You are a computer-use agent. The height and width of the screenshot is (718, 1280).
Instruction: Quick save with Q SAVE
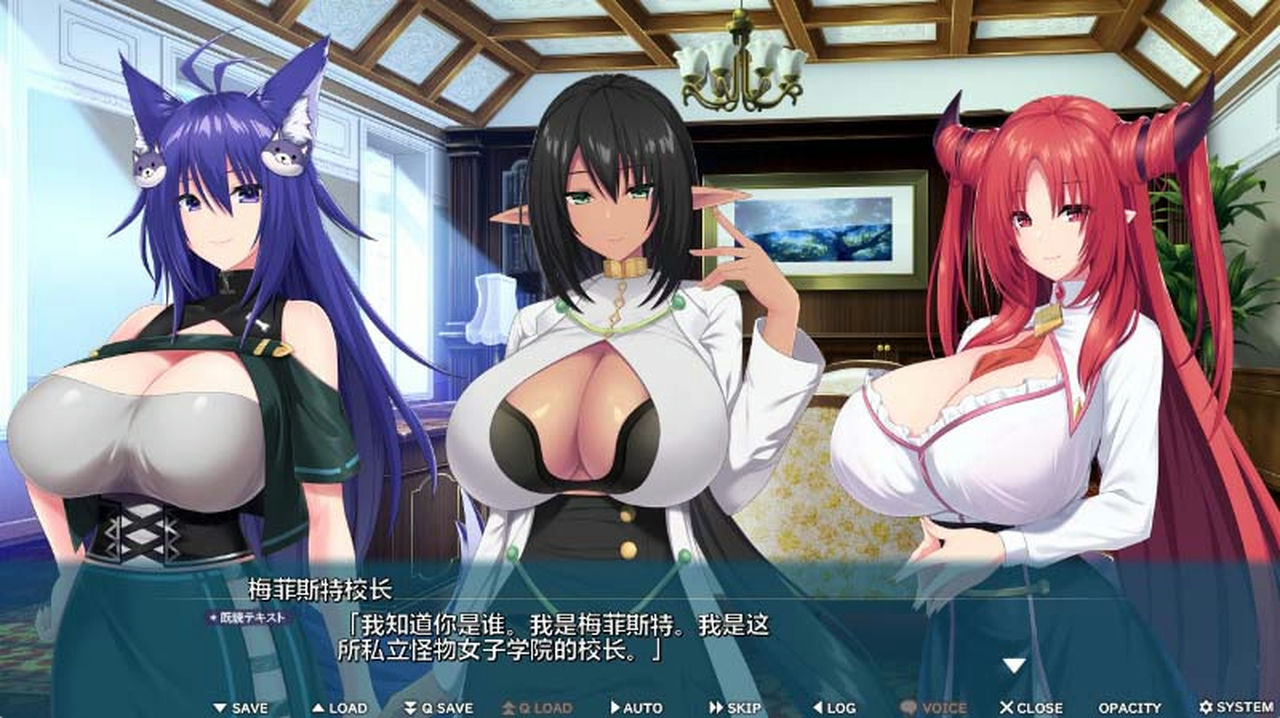tap(438, 707)
